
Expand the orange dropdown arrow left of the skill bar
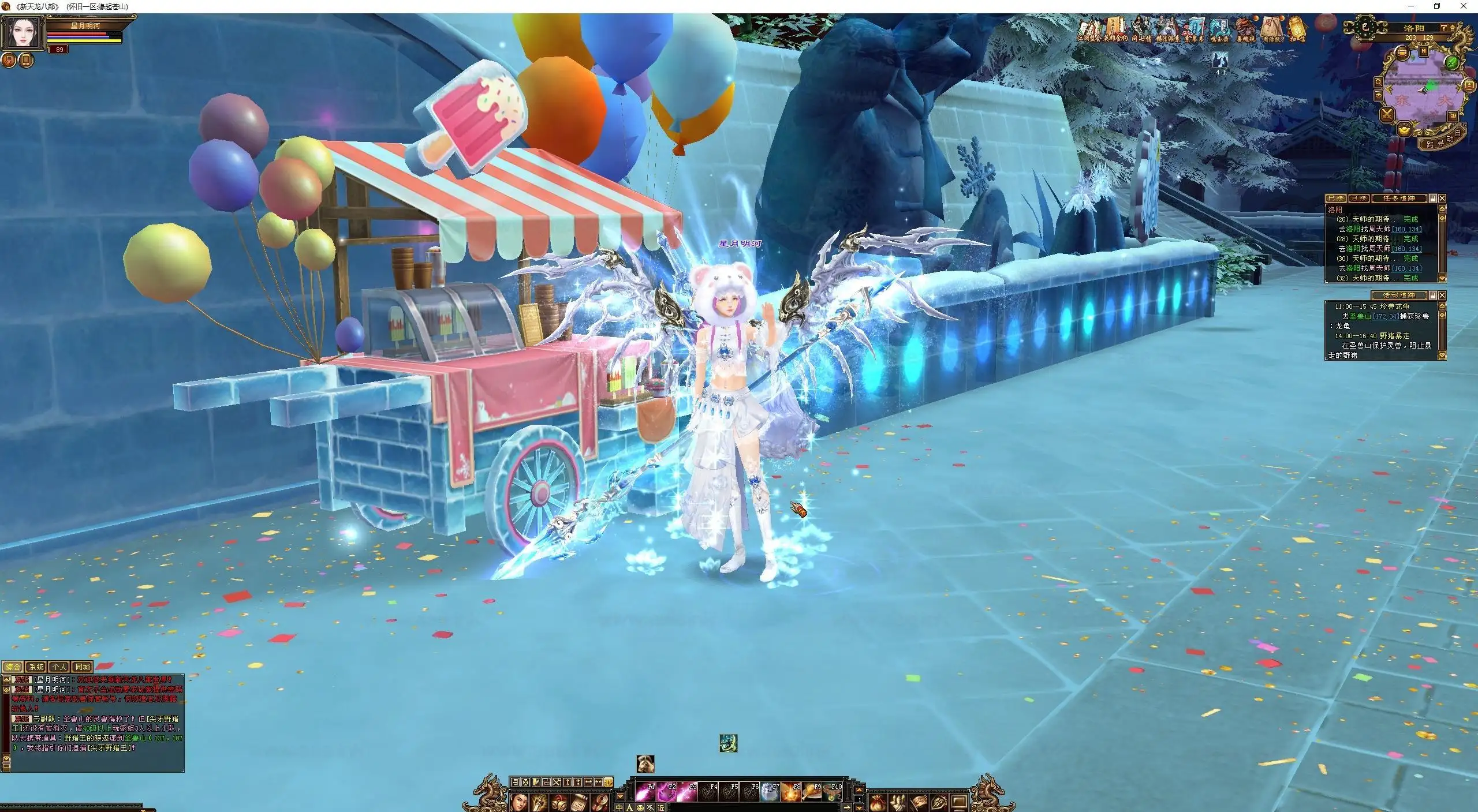click(620, 796)
